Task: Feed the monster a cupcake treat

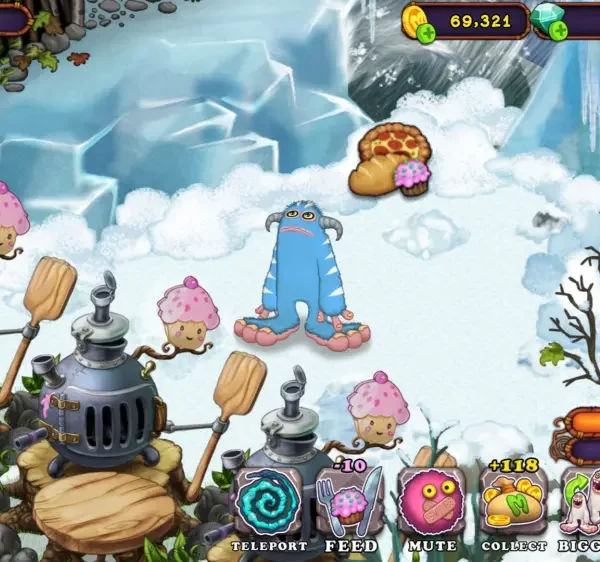Action: (349, 503)
